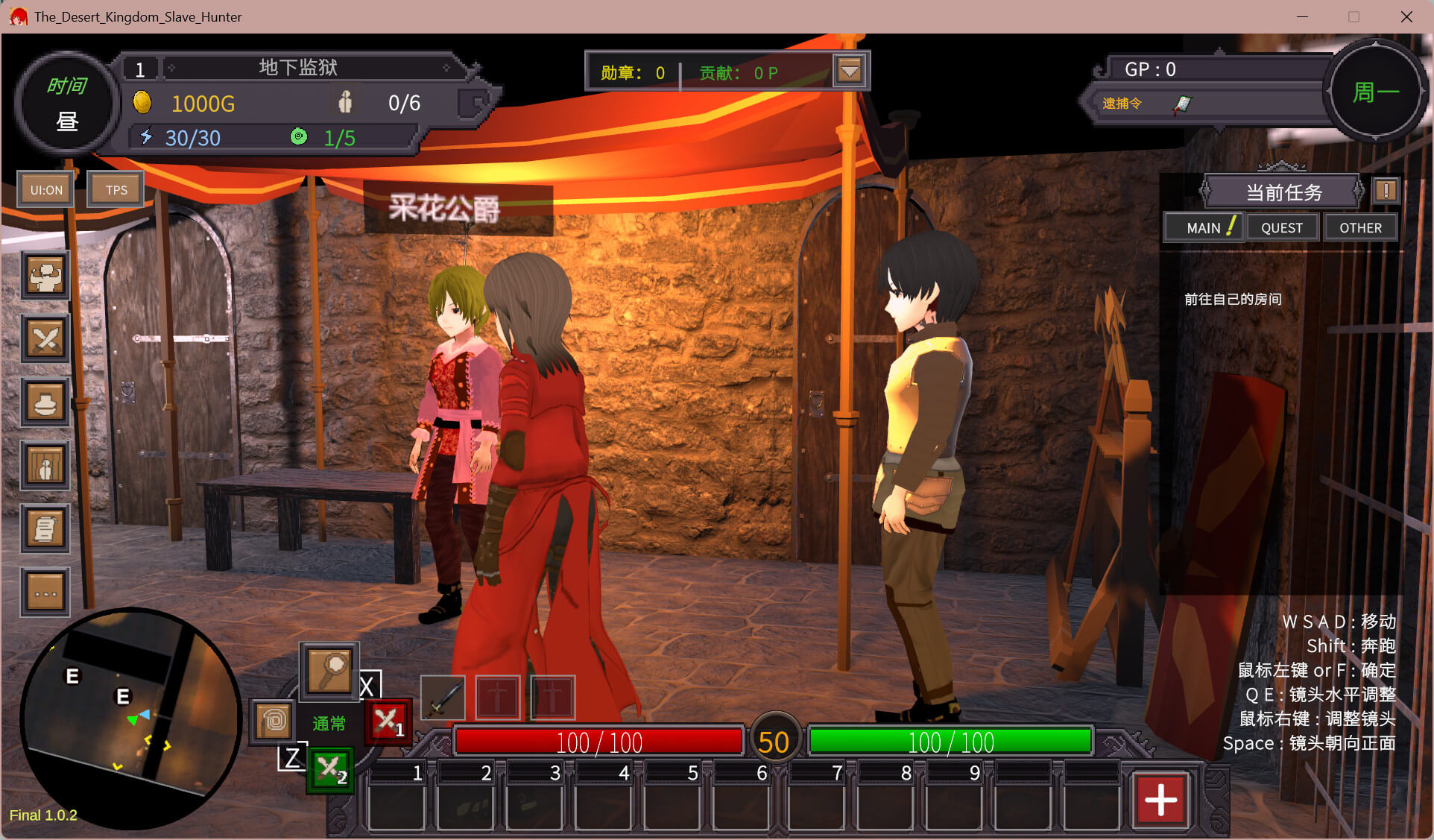Image resolution: width=1434 pixels, height=840 pixels.
Task: Expand the medals and contribution dropdown arrow
Action: click(850, 72)
